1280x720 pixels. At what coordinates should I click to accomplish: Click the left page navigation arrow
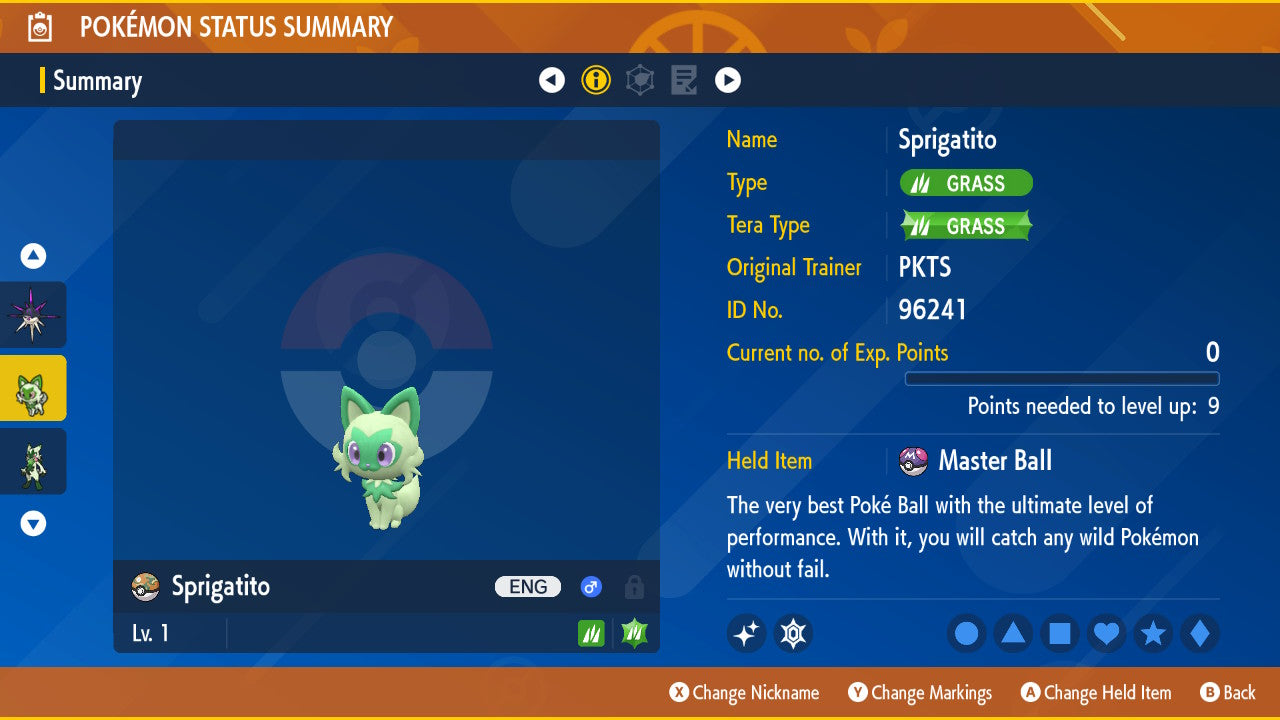(x=552, y=80)
